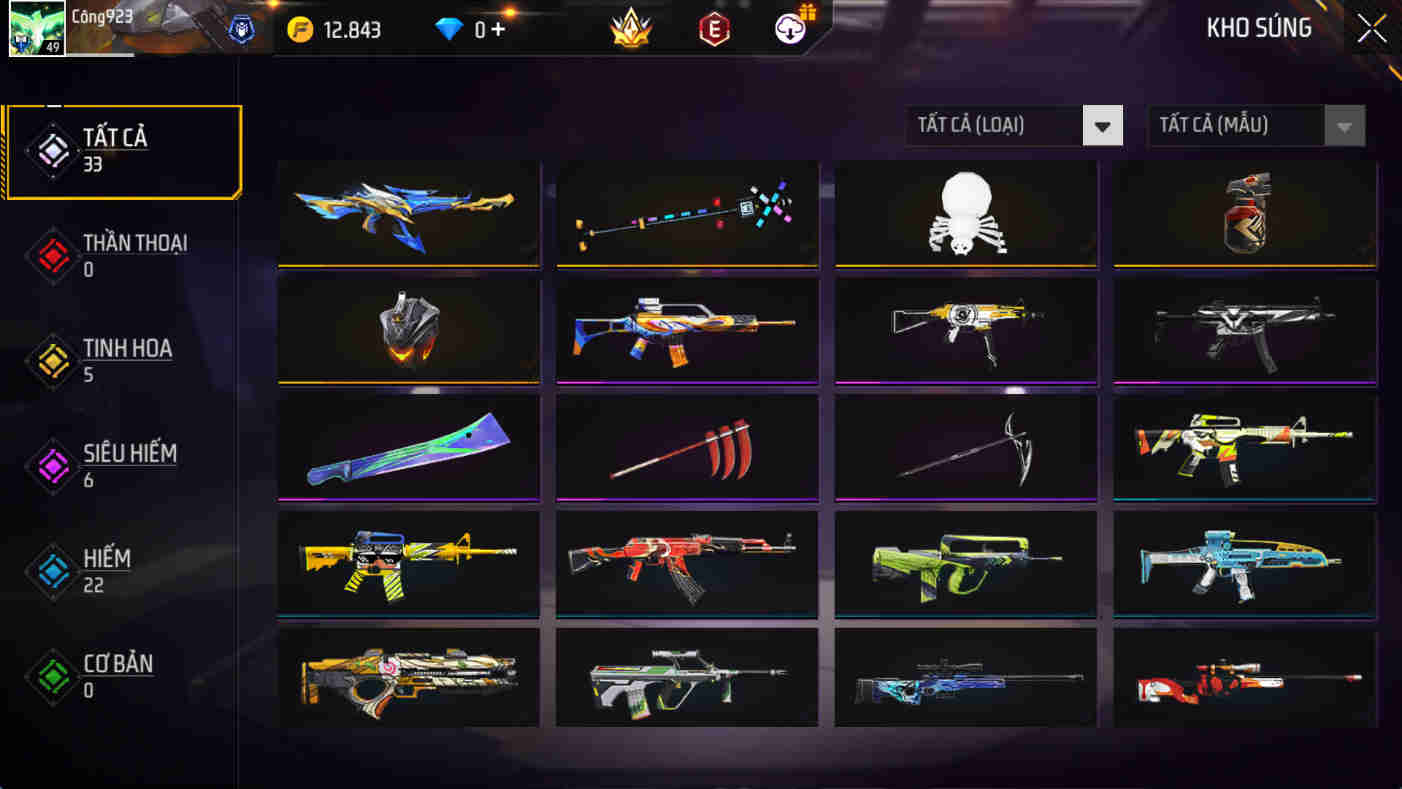This screenshot has width=1402, height=789.
Task: Open the golden crown rank icon
Action: [x=633, y=30]
